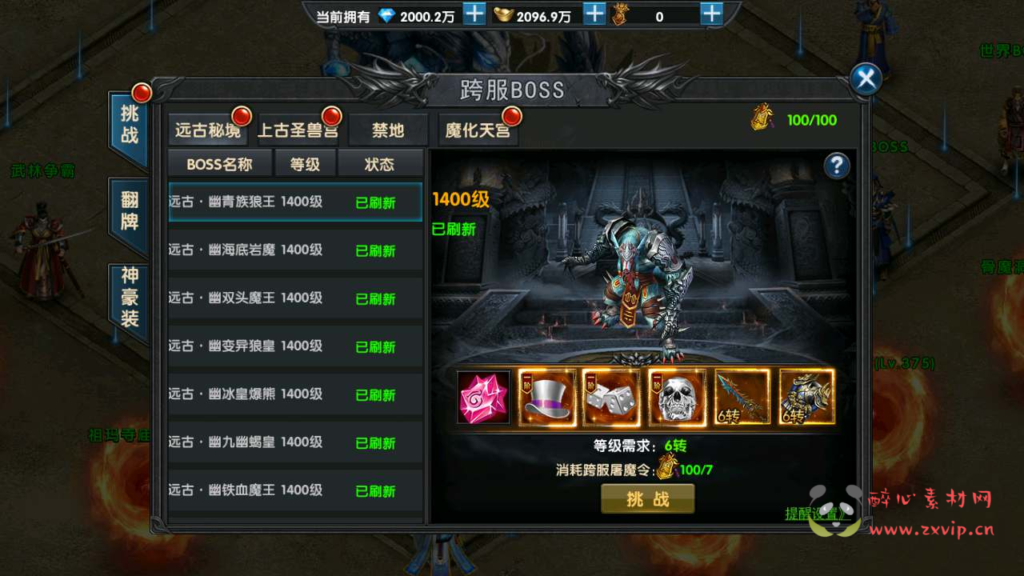This screenshot has height=576, width=1024.
Task: Open the 上古圣兽宫 tab
Action: 297,130
